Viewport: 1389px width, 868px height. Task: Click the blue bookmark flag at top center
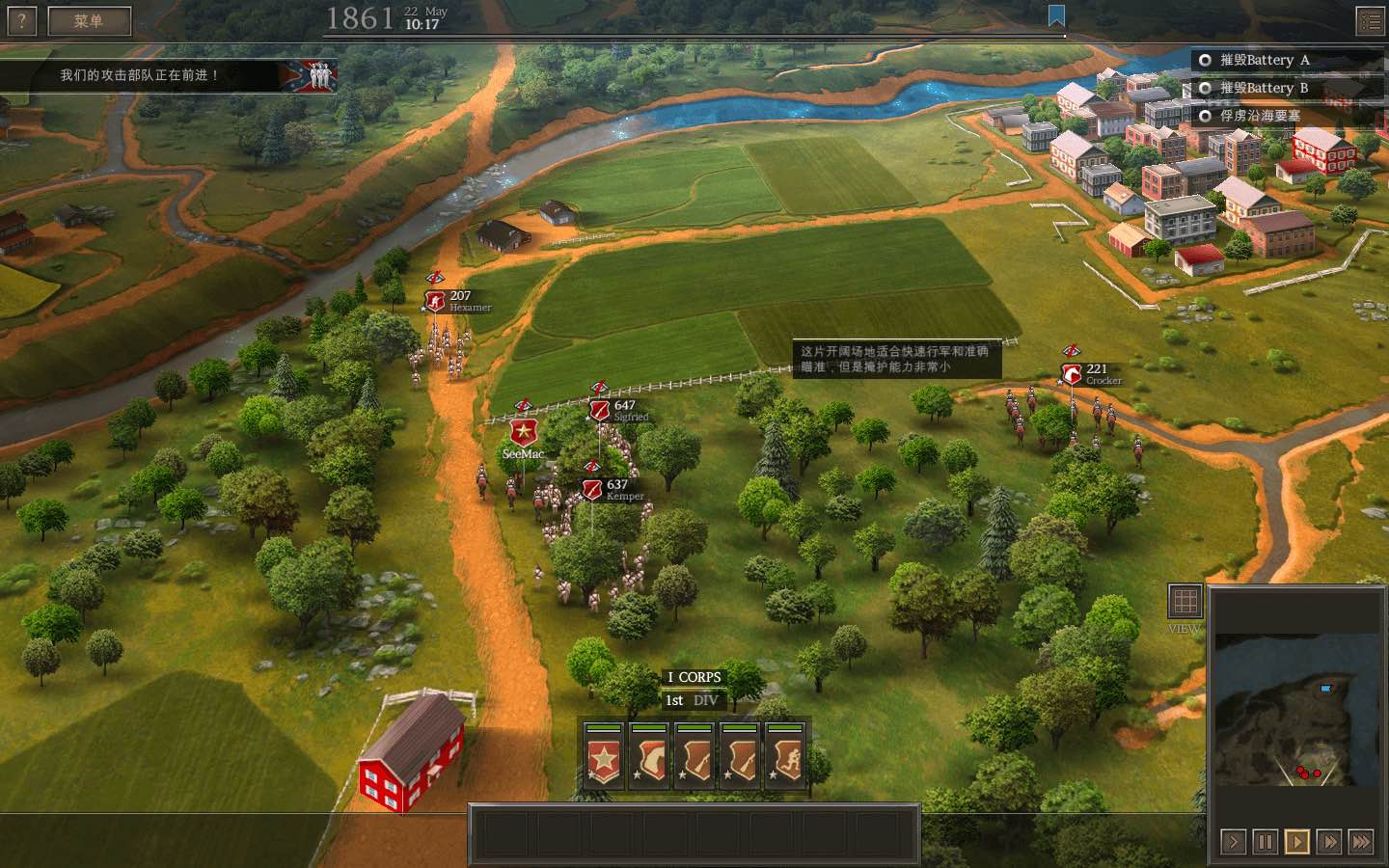tap(1057, 14)
